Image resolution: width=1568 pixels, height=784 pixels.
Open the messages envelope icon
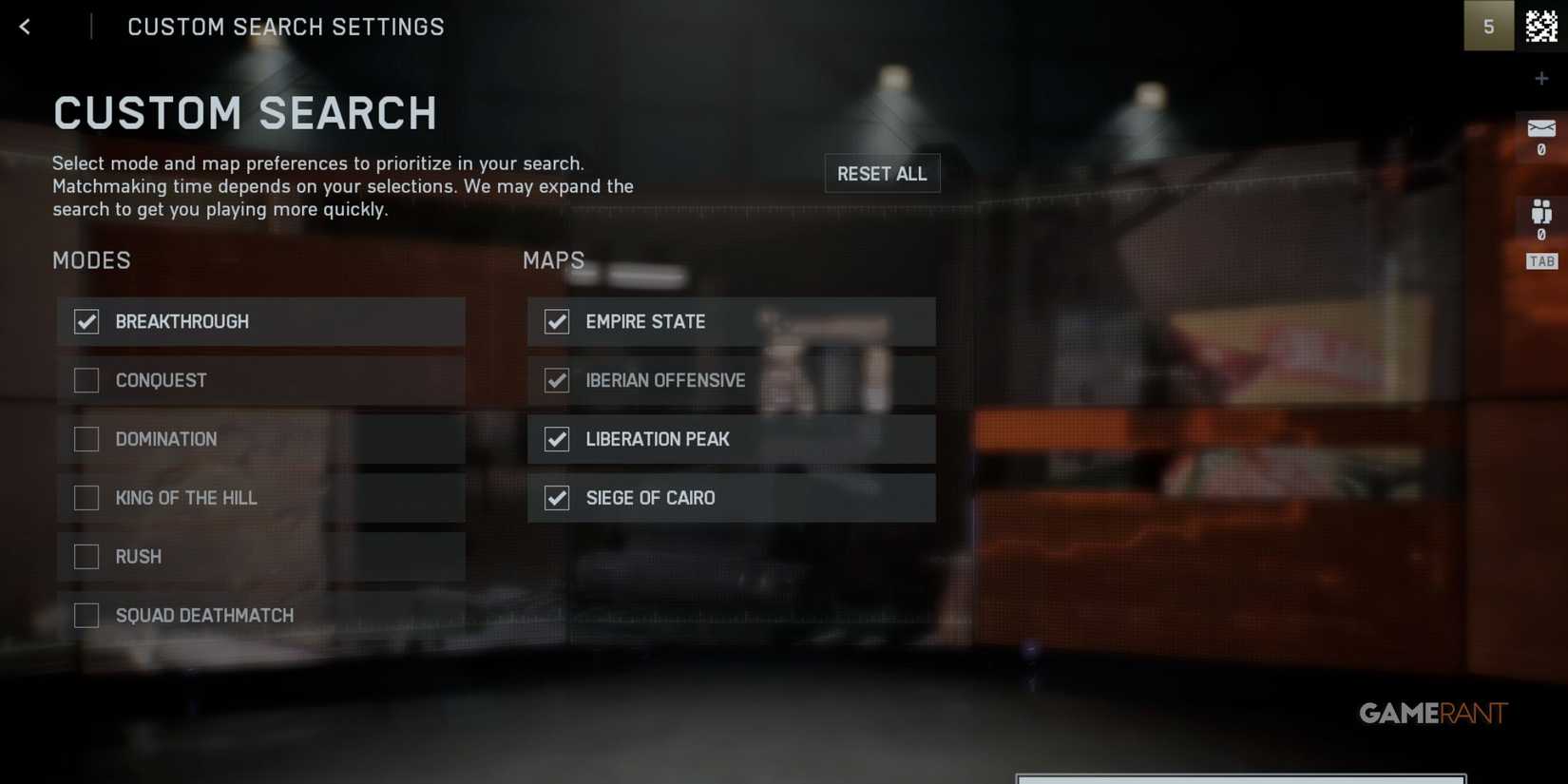(1541, 126)
